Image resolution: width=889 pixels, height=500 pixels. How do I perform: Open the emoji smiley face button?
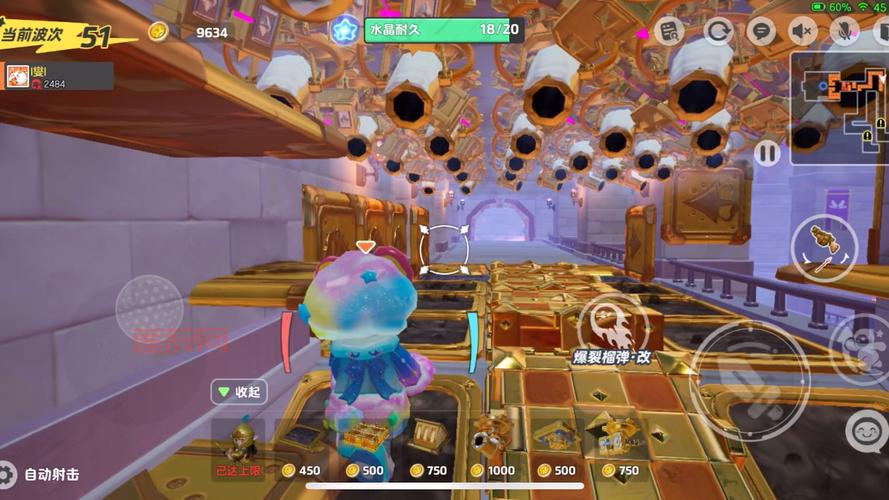pos(866,432)
